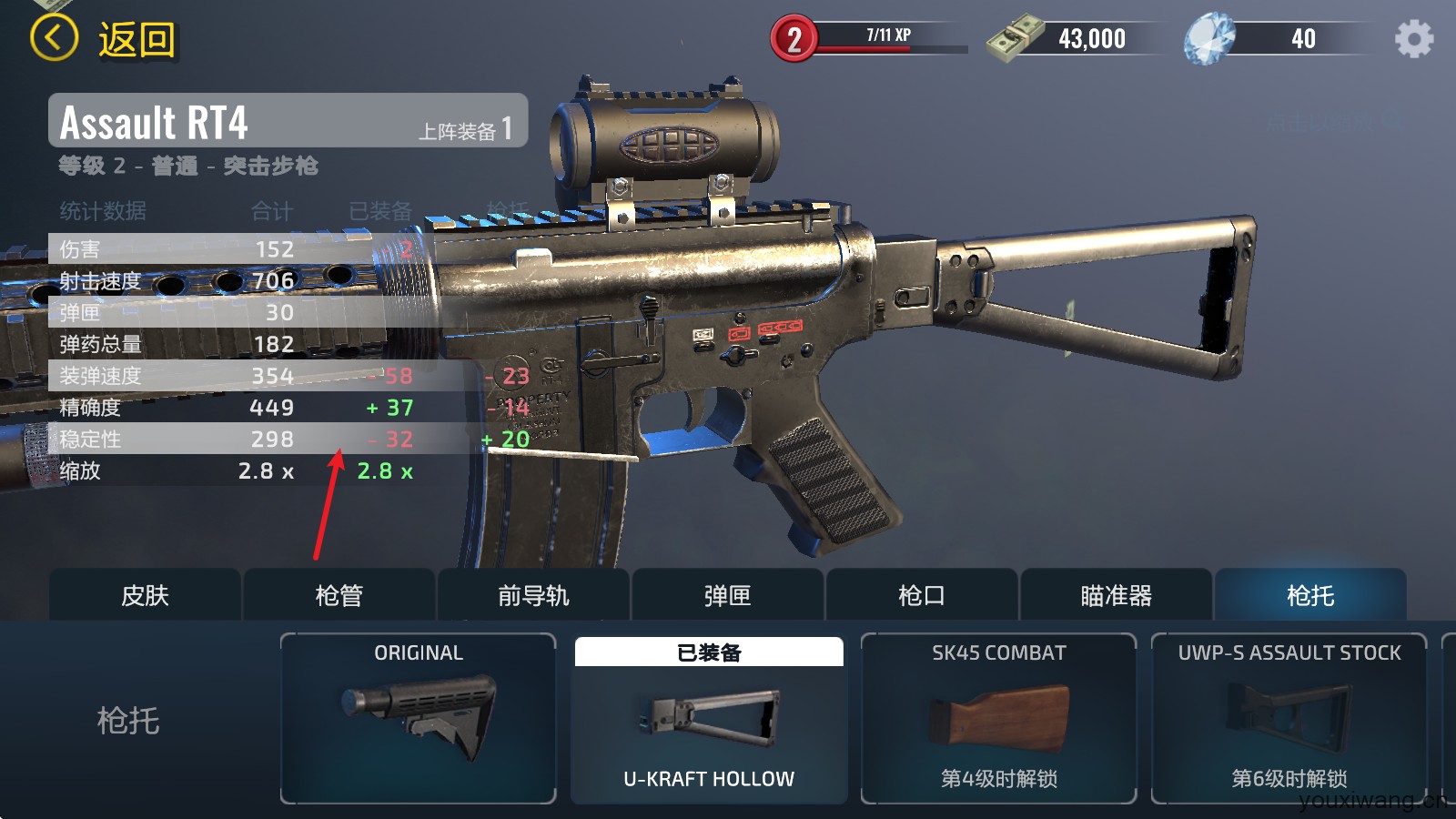This screenshot has width=1456, height=819.
Task: Click the equipped U-KRAFT HOLLOW stock
Action: [x=707, y=719]
